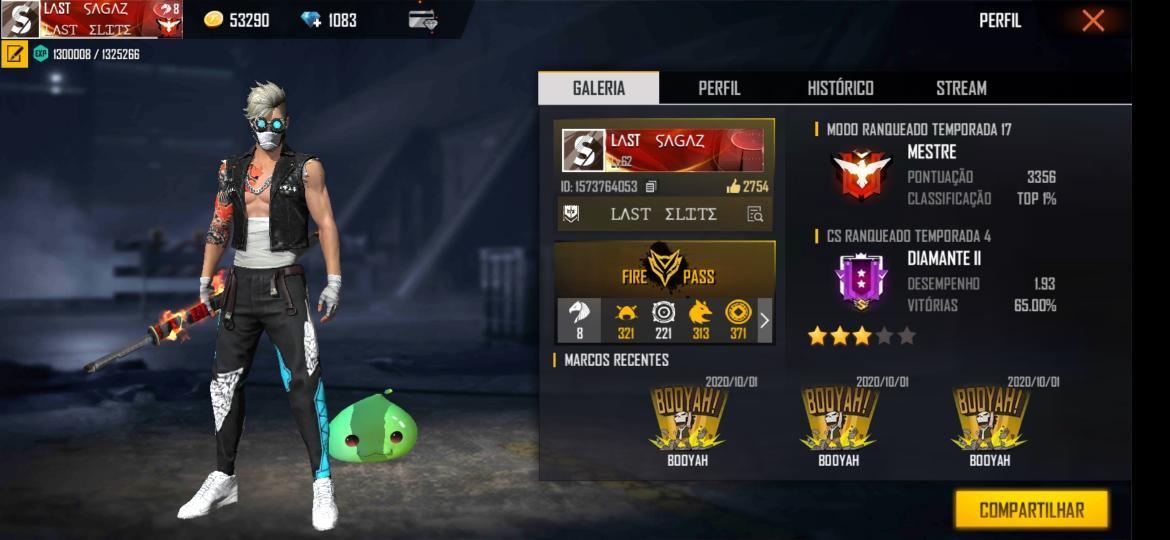Open the diamond card top-up icon
The height and width of the screenshot is (540, 1170).
coord(423,20)
